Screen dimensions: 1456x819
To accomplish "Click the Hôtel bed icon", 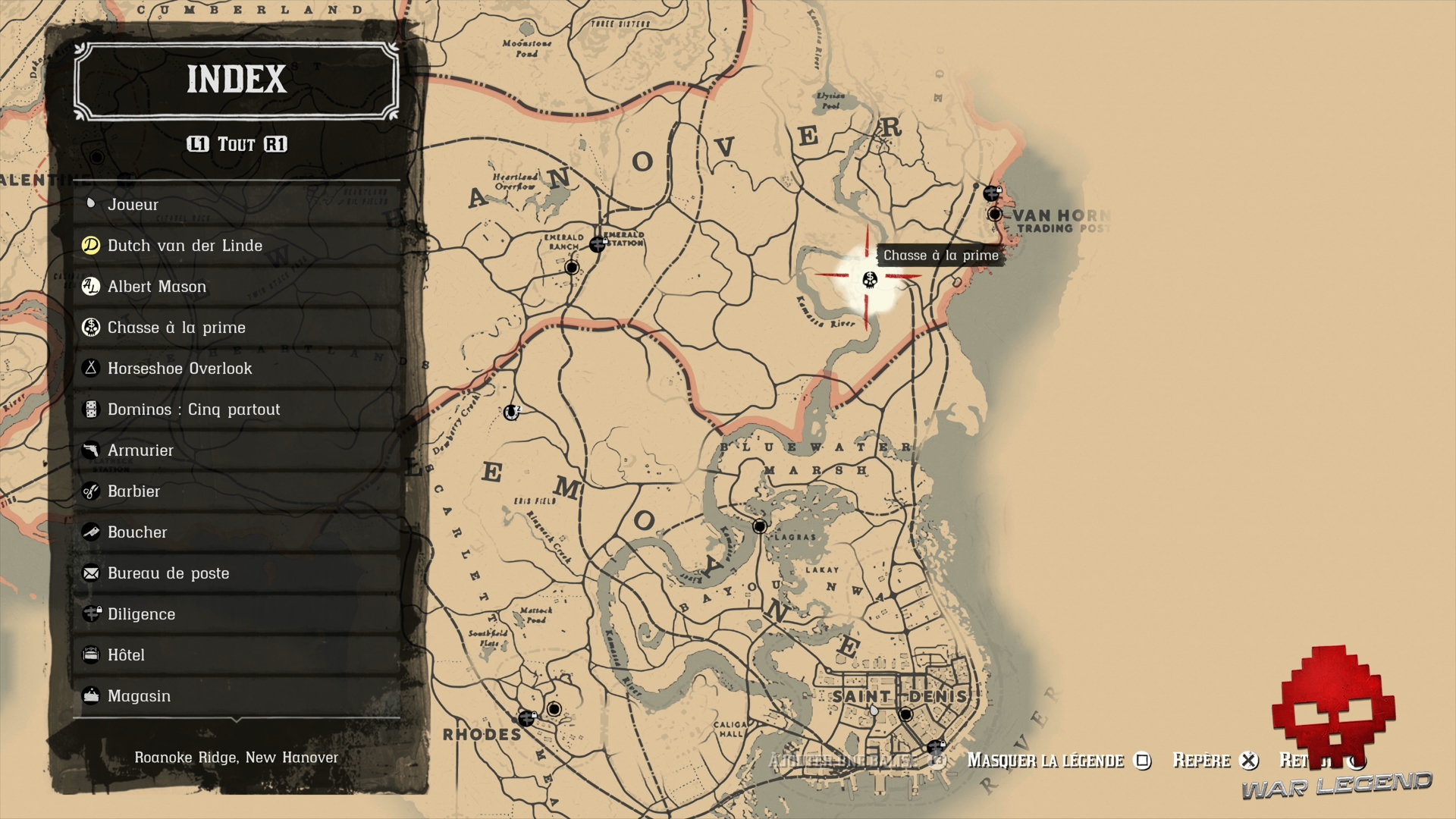I will [91, 654].
